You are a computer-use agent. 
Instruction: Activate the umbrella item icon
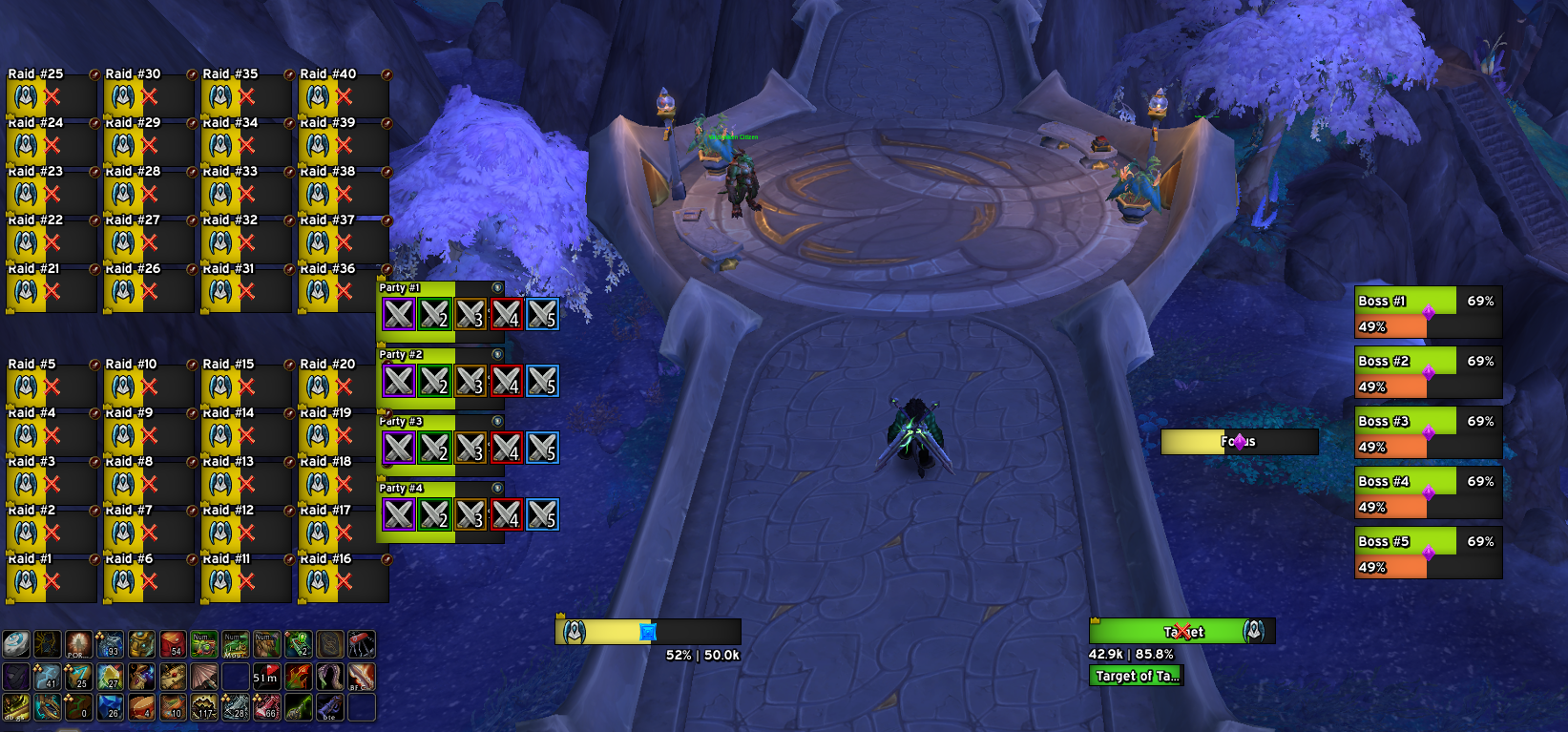(204, 677)
